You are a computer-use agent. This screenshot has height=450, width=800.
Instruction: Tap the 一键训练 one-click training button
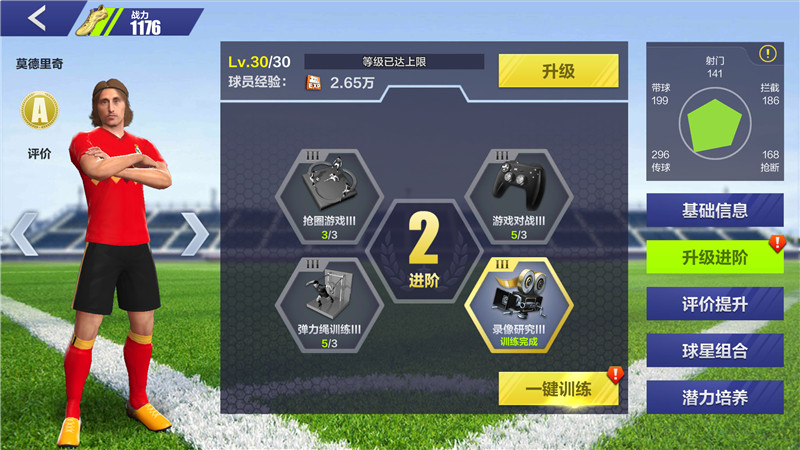[558, 388]
